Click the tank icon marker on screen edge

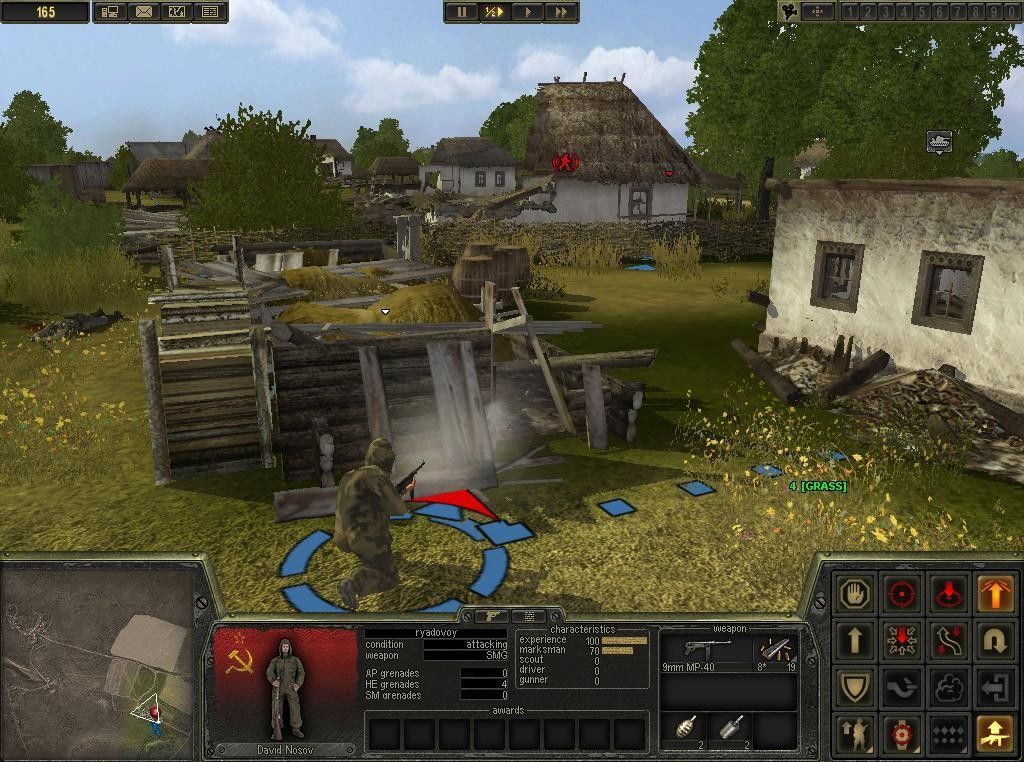[938, 141]
